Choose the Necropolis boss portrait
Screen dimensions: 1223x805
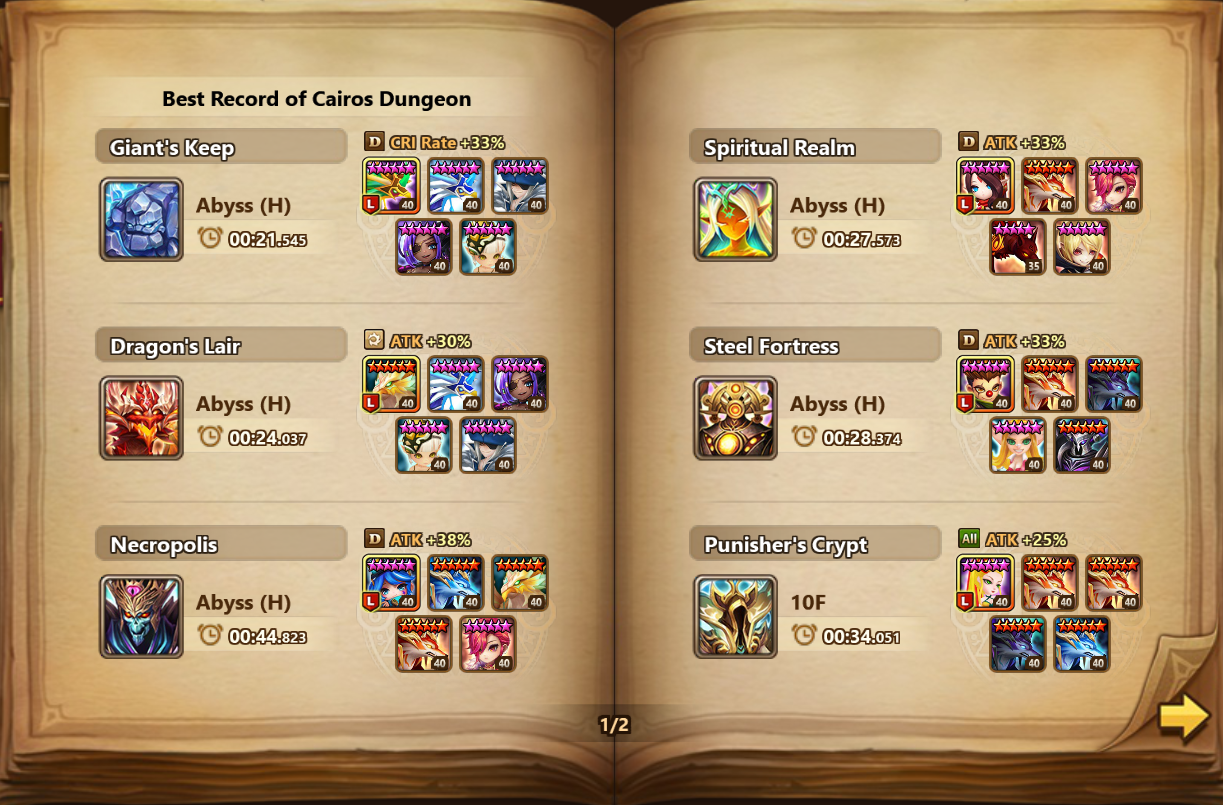(x=141, y=616)
